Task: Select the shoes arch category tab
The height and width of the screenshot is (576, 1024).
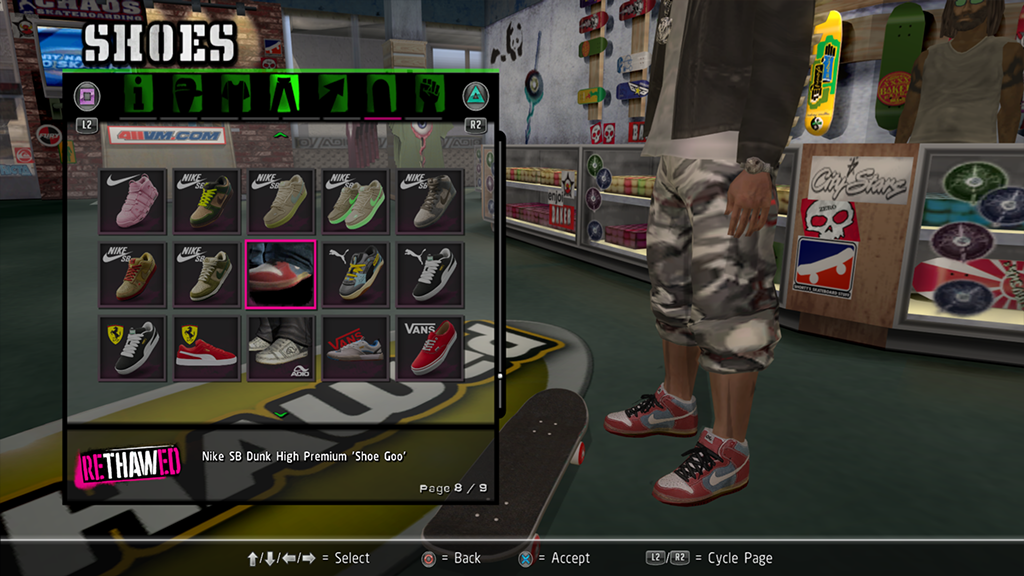Action: [x=381, y=96]
